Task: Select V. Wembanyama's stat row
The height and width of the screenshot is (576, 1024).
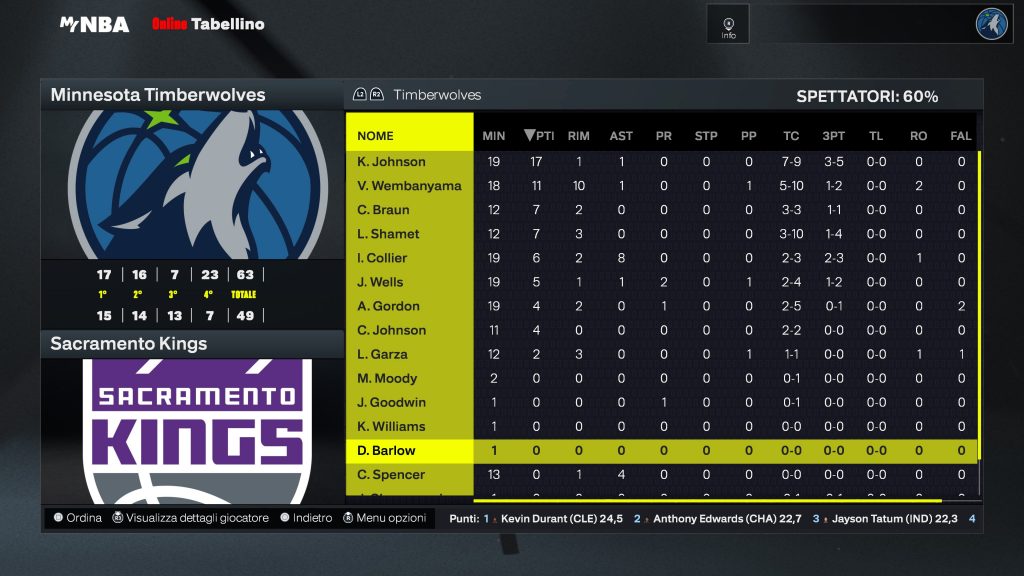Action: [409, 186]
